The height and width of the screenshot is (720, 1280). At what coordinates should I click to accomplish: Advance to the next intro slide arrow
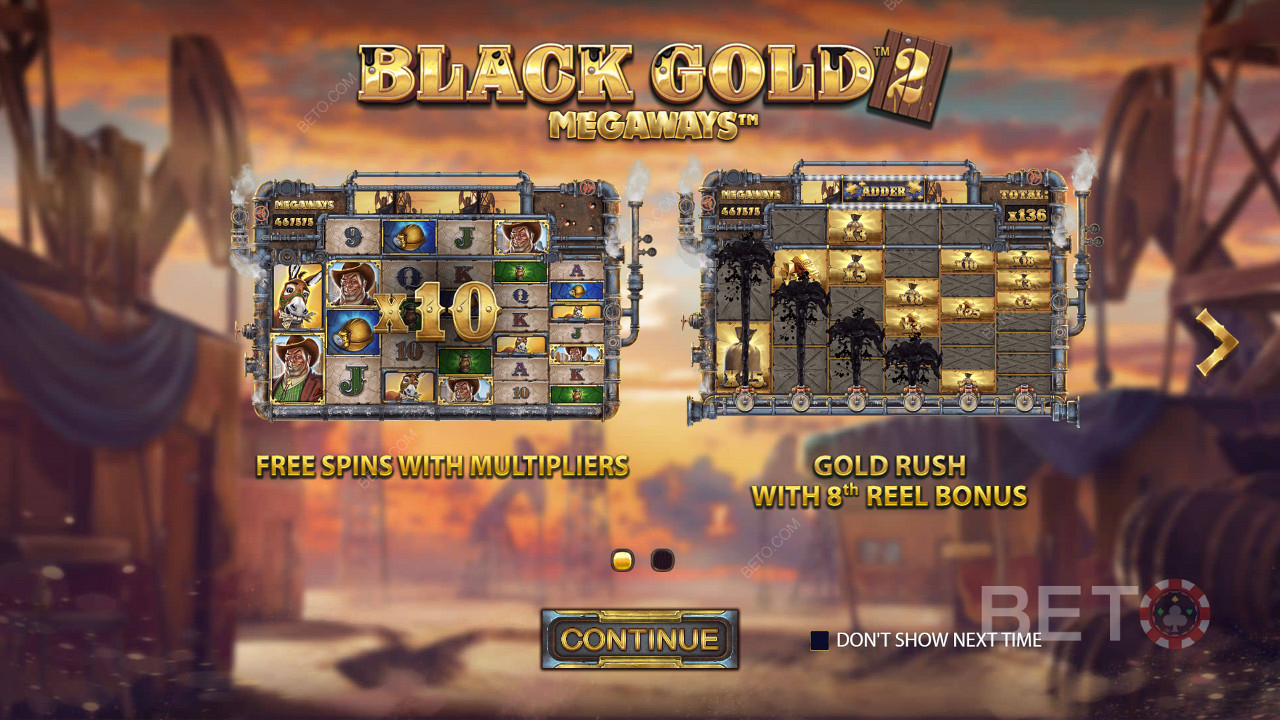pyautogui.click(x=1216, y=342)
